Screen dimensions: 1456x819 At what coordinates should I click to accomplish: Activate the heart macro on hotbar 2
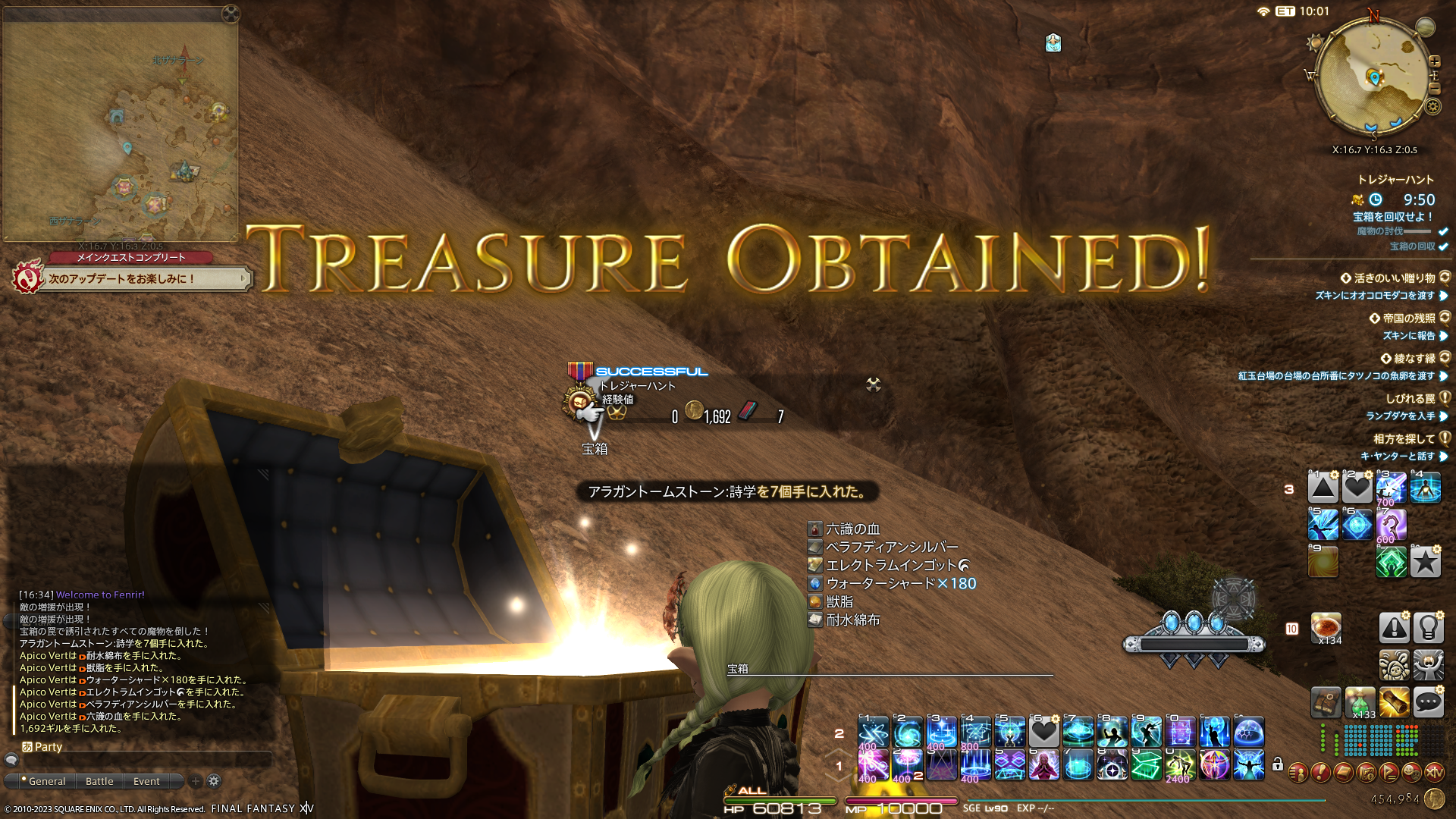point(1043,732)
